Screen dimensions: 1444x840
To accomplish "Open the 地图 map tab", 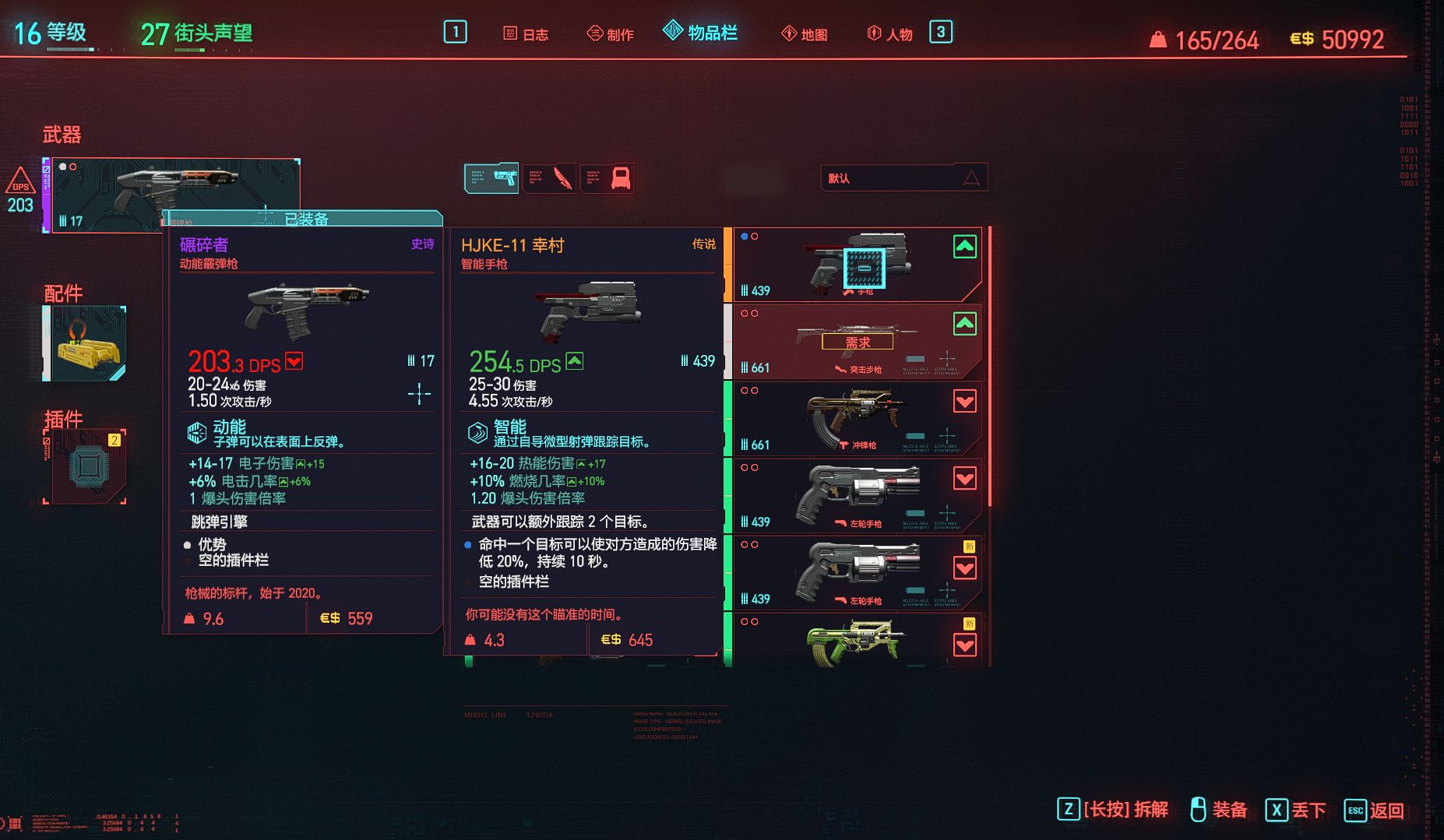I will tap(805, 34).
